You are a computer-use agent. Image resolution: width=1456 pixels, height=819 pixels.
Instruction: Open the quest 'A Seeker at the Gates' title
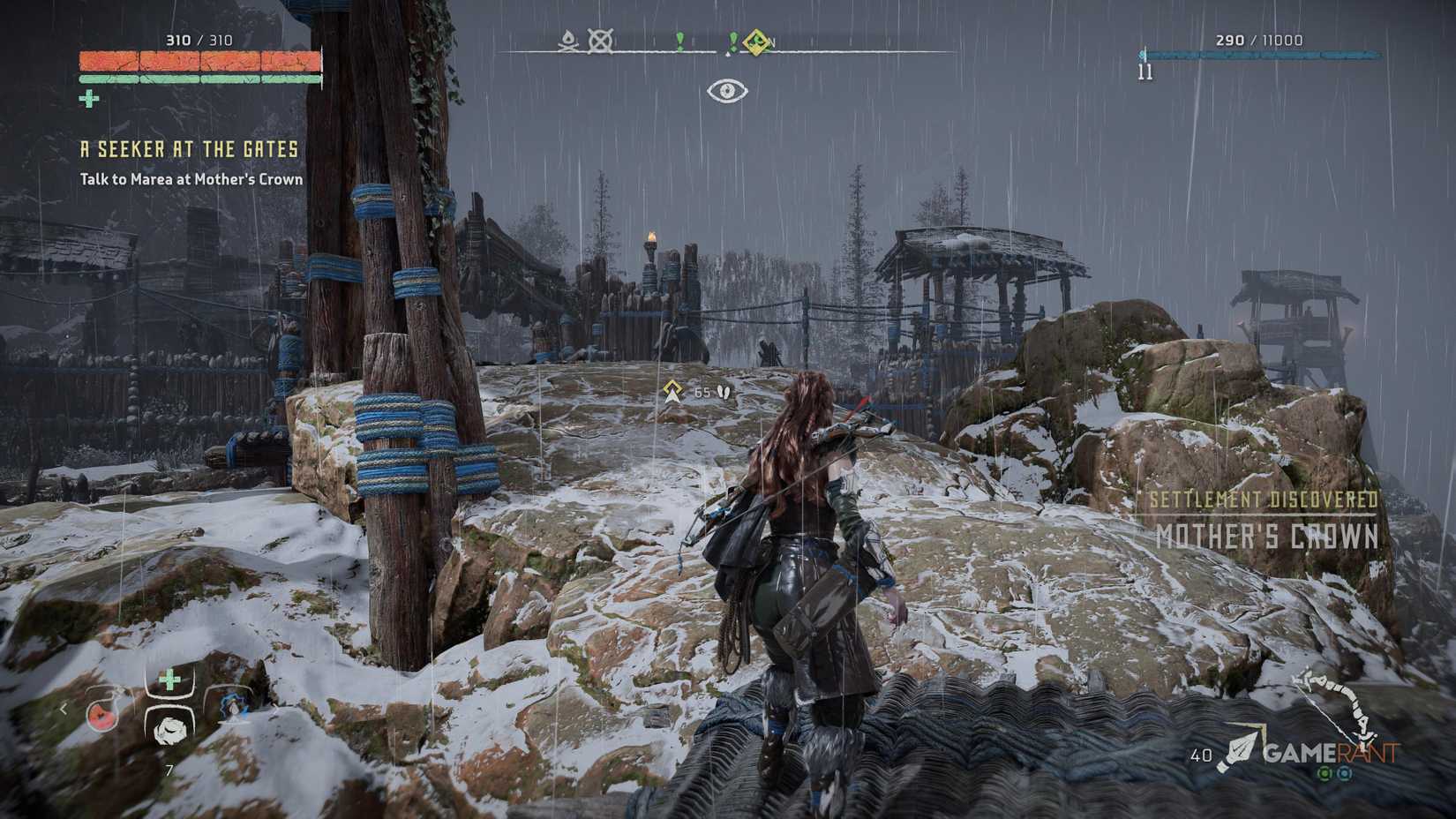tap(188, 149)
